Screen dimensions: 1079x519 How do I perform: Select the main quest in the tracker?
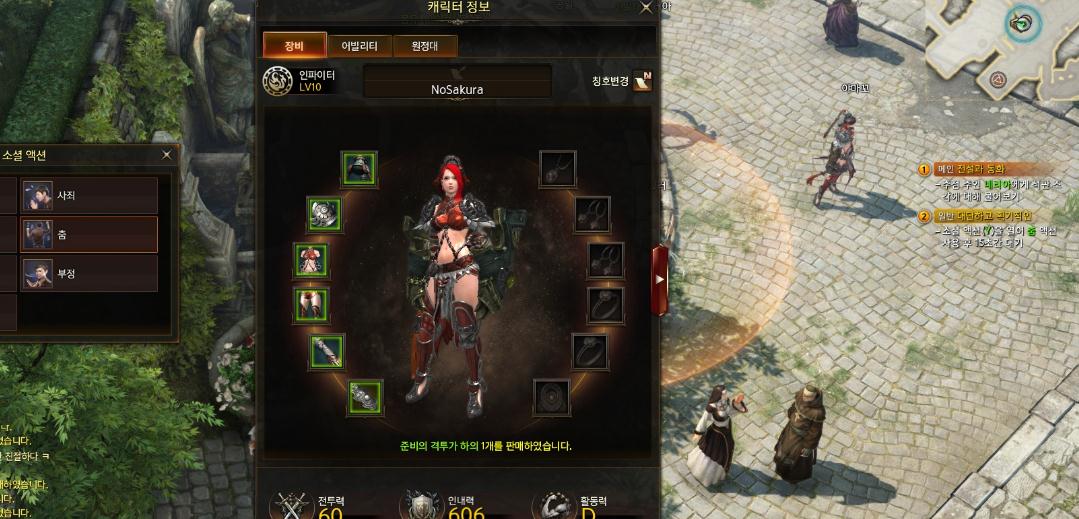pos(970,169)
